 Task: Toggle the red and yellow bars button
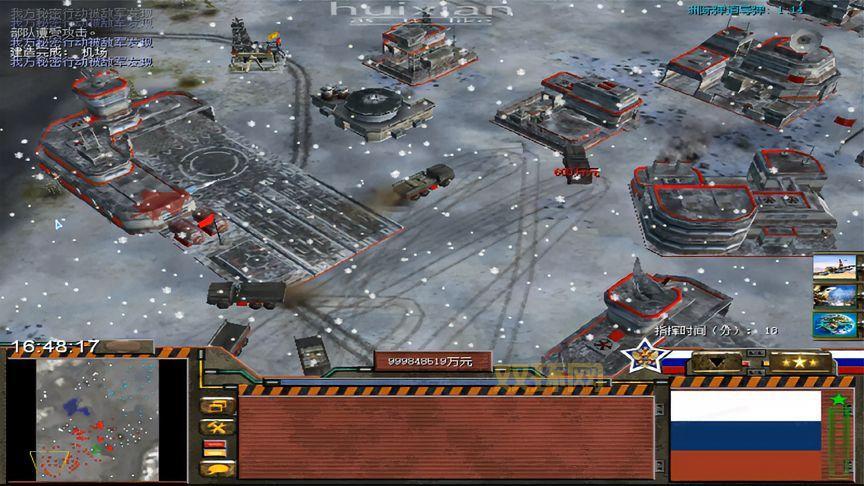pyautogui.click(x=217, y=448)
